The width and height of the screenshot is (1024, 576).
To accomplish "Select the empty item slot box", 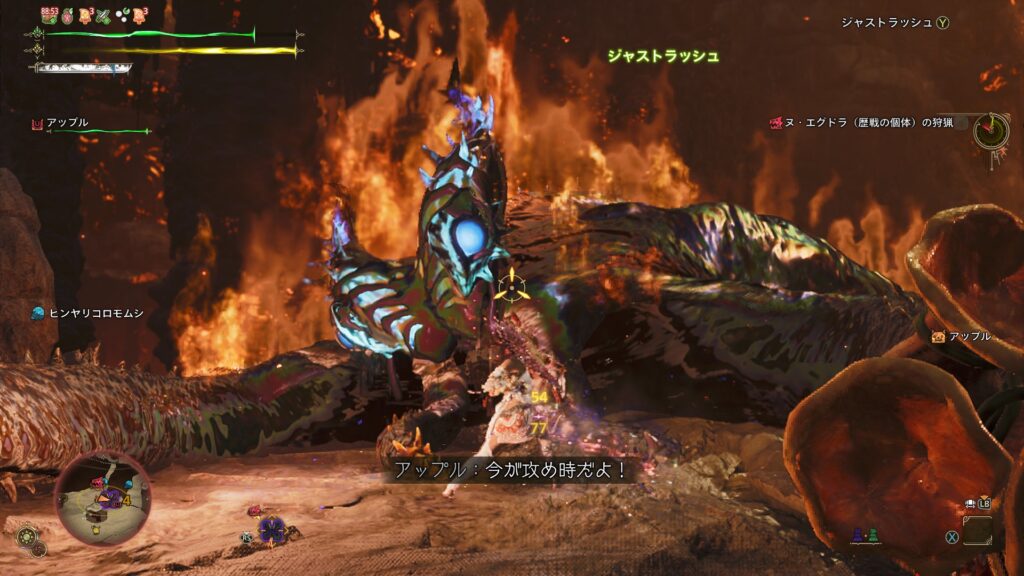I will 978,530.
